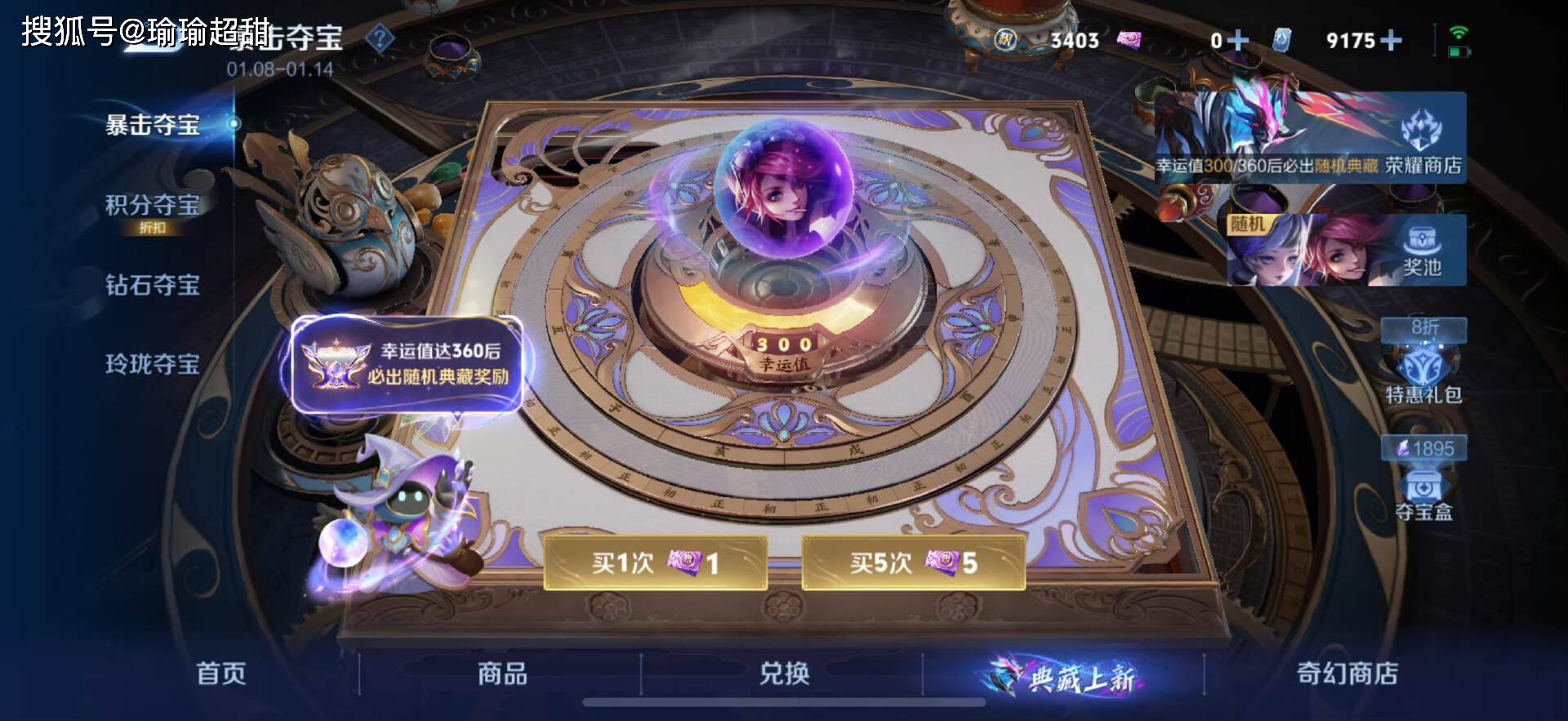The image size is (1568, 721).
Task: Tap the 幸运值达360 reward banner
Action: [x=408, y=364]
